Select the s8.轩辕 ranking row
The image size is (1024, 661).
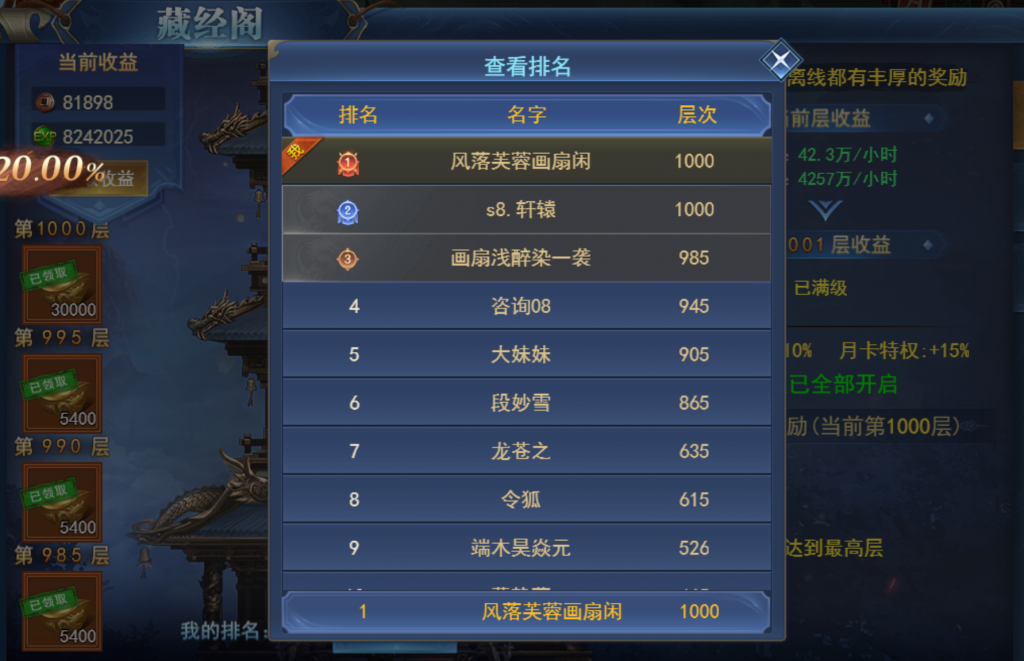pos(526,210)
